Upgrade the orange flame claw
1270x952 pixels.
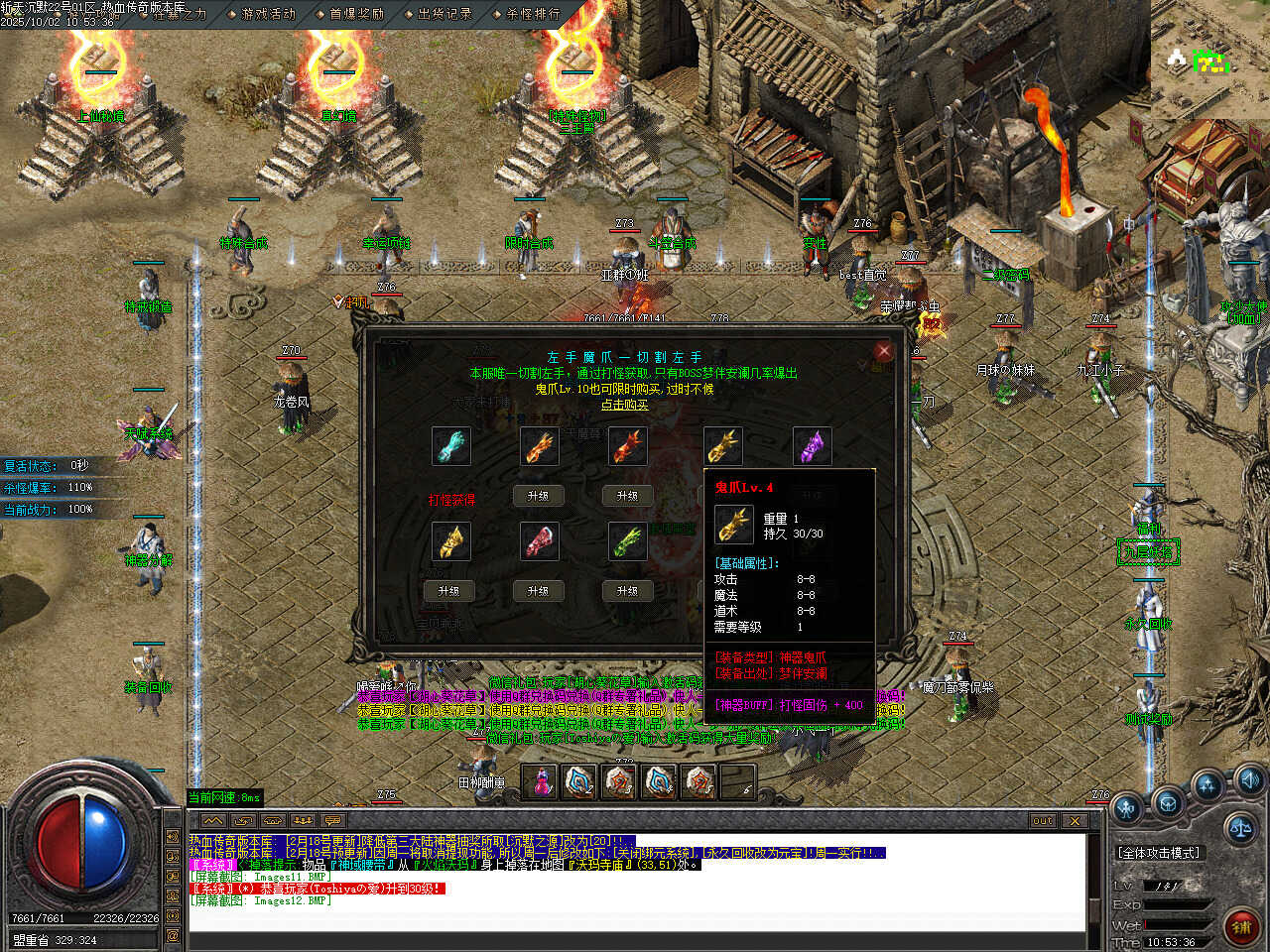coord(538,496)
